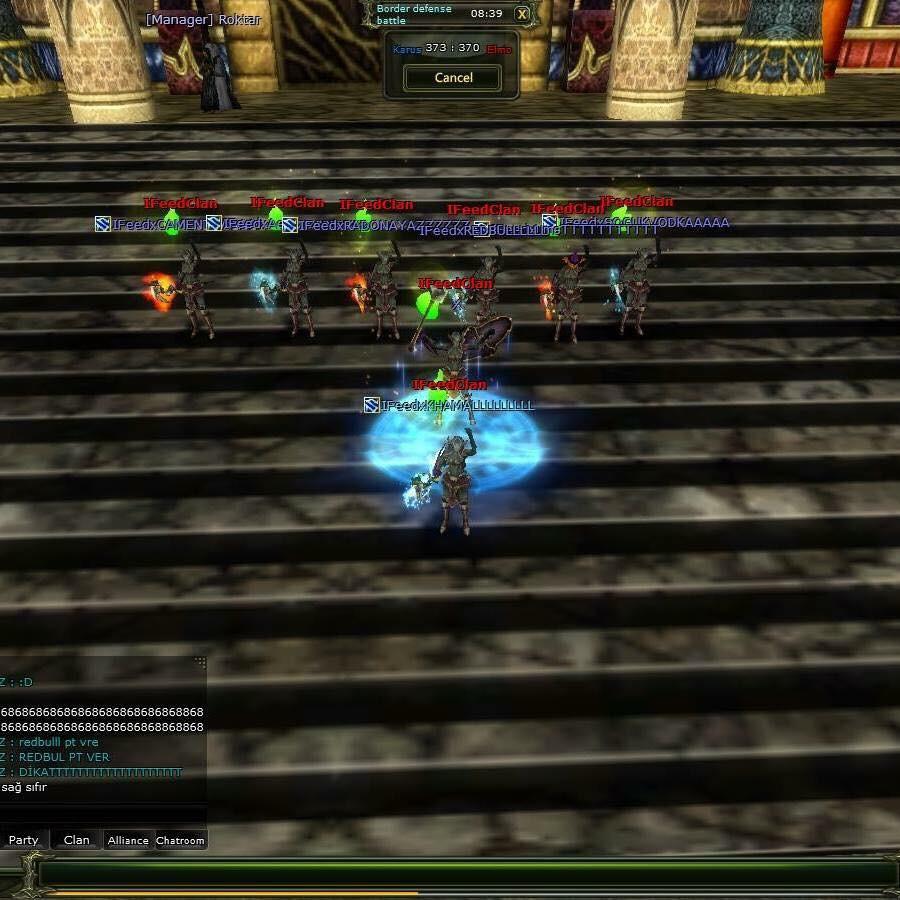Switch to the Party chat tab
Viewport: 900px width, 900px height.
[24, 840]
